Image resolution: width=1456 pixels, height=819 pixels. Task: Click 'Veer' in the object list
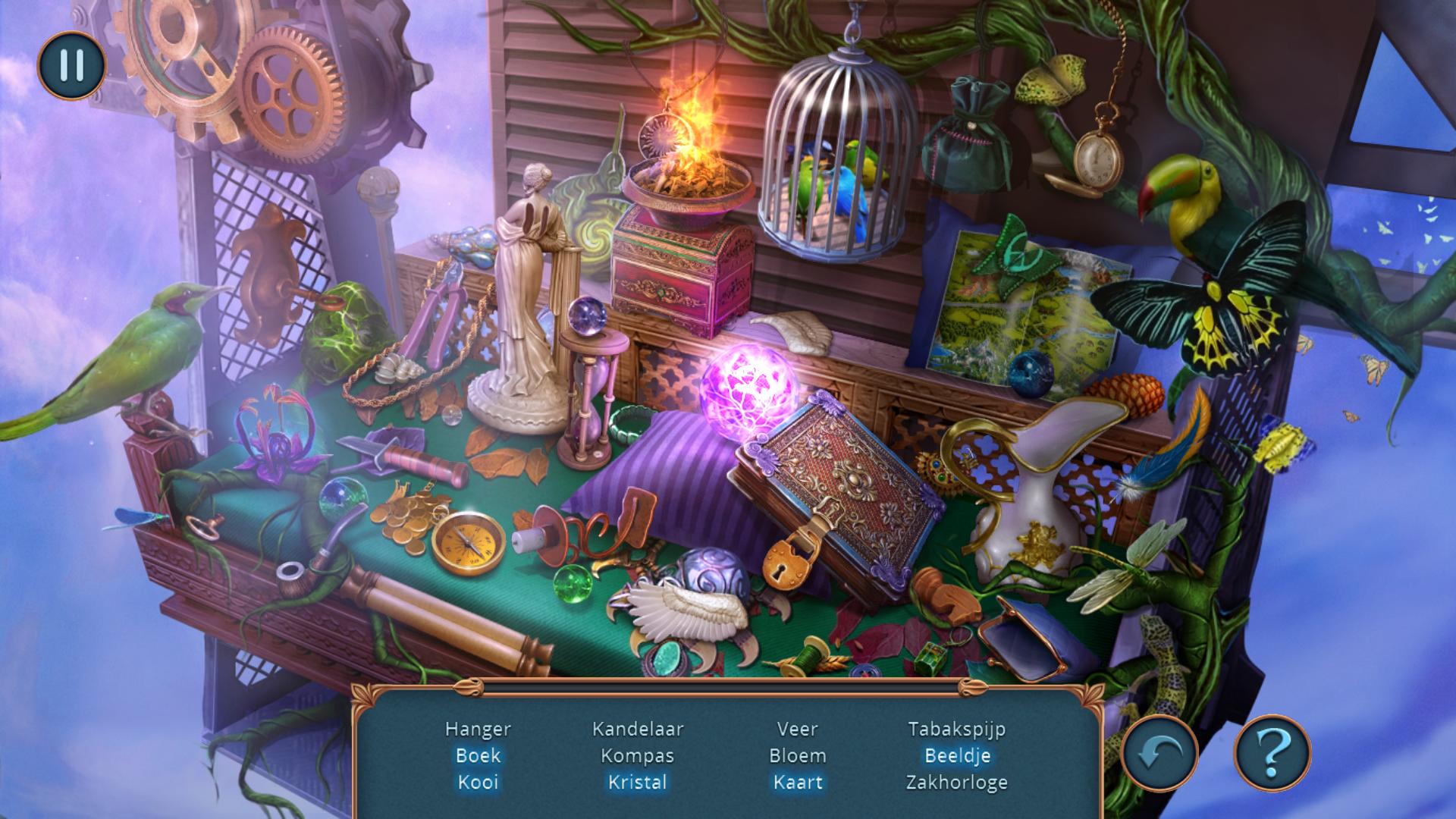[797, 729]
